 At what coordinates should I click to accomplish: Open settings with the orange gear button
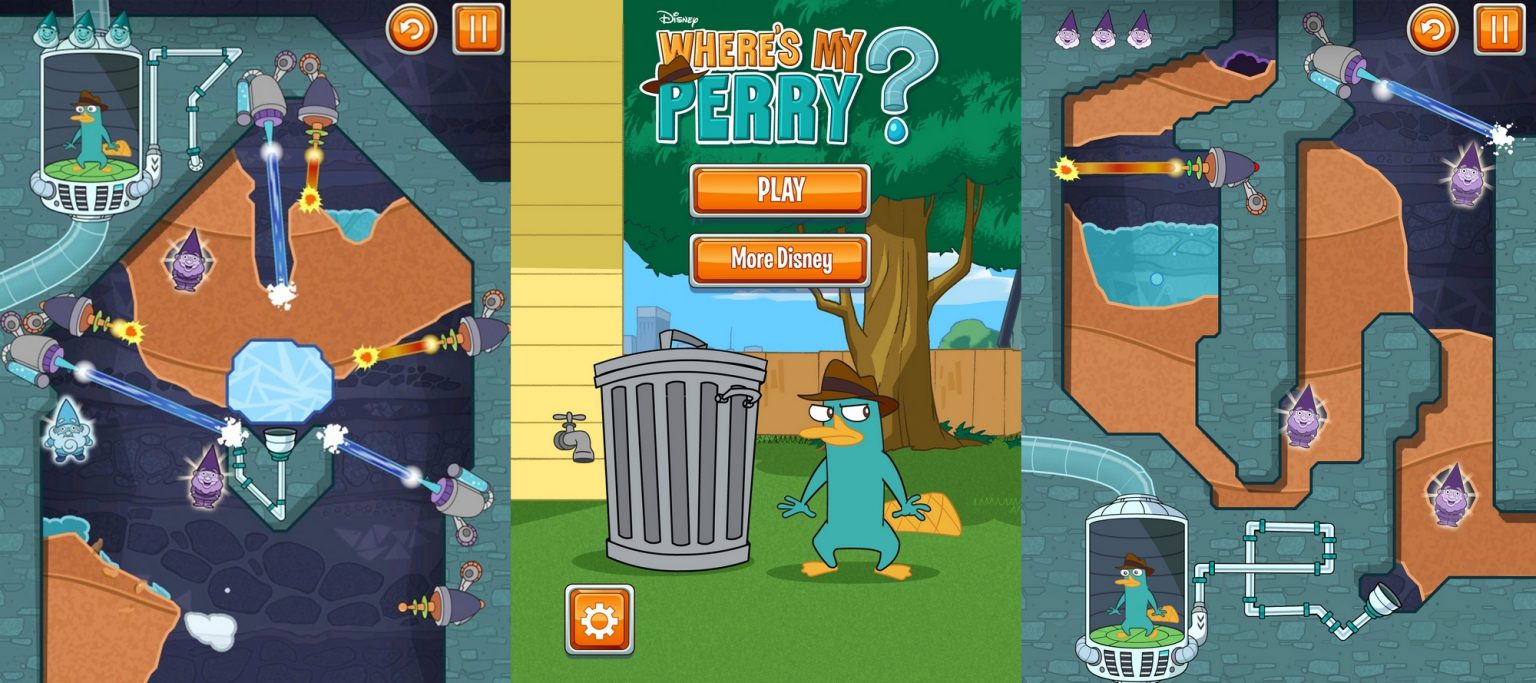tap(599, 620)
